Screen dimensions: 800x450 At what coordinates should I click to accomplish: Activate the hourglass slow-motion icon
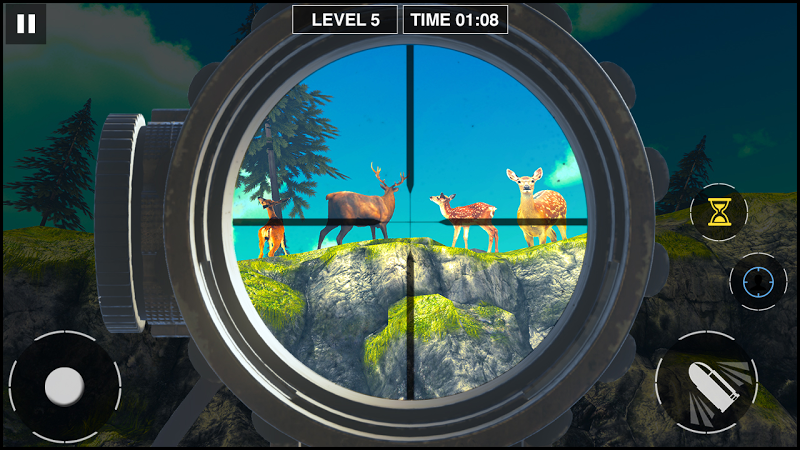pyautogui.click(x=718, y=211)
